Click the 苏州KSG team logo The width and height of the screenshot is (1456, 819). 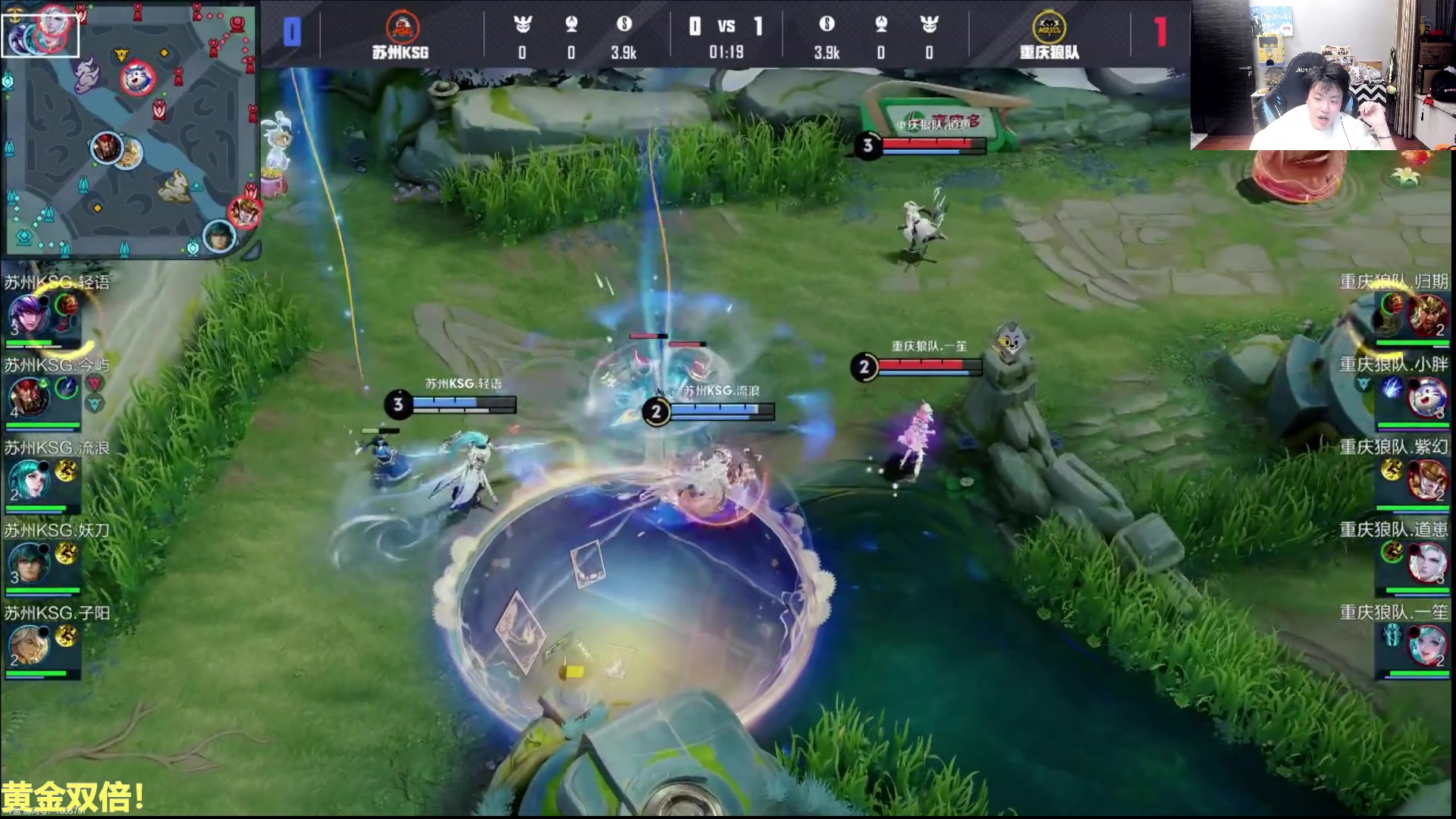pos(402,27)
